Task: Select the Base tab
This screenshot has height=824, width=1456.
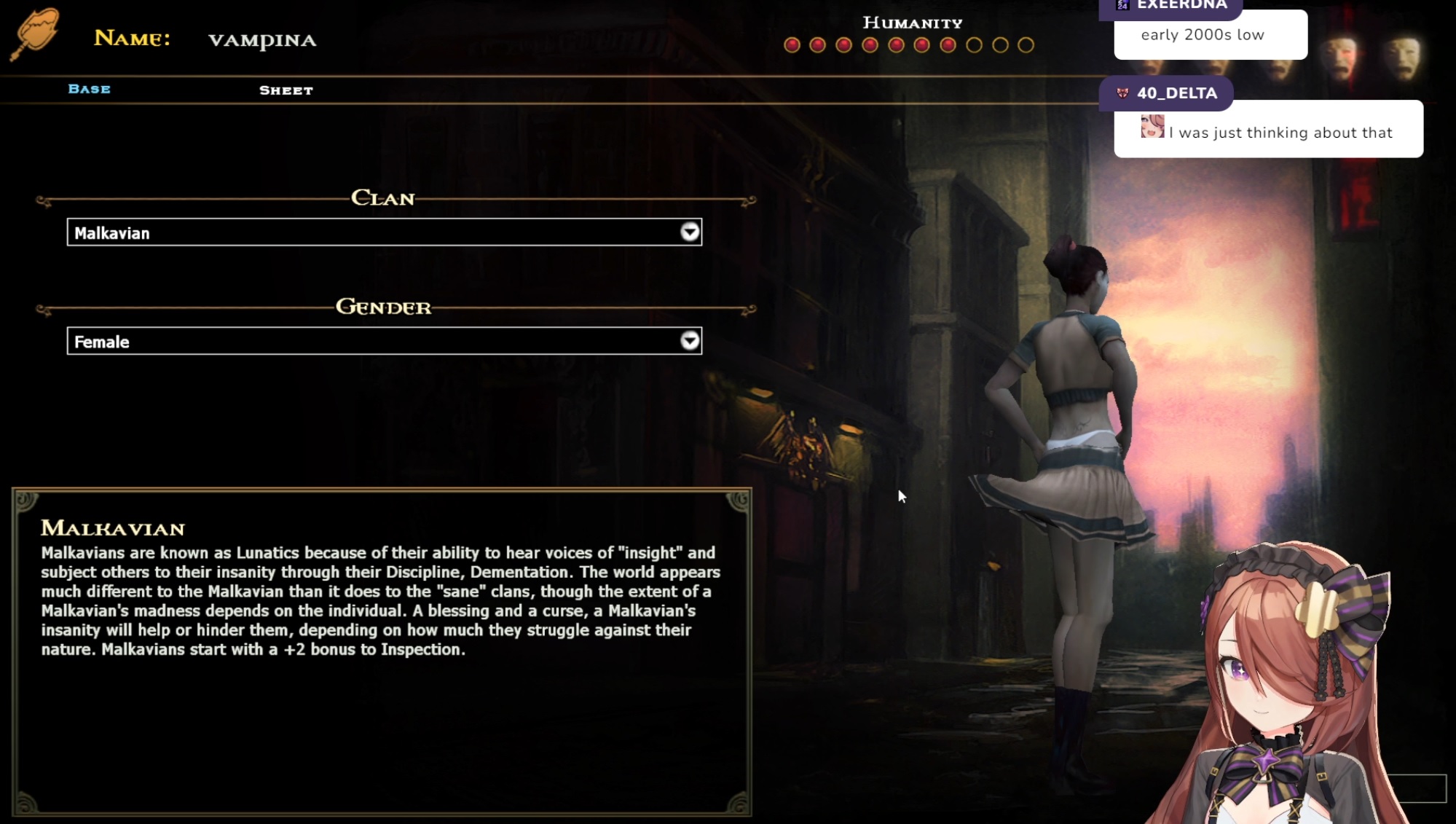Action: tap(89, 89)
